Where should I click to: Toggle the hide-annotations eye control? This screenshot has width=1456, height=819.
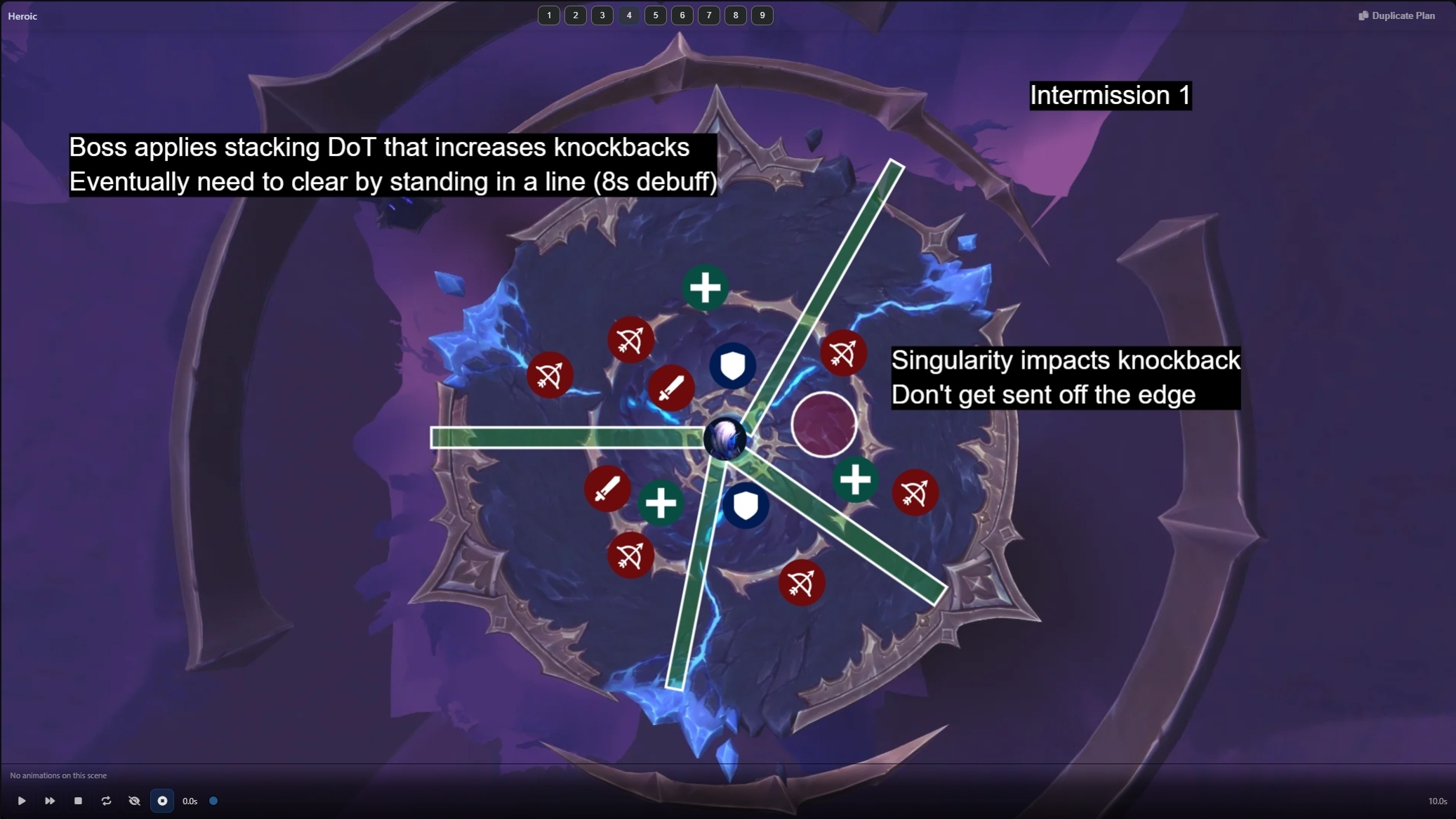click(x=134, y=801)
